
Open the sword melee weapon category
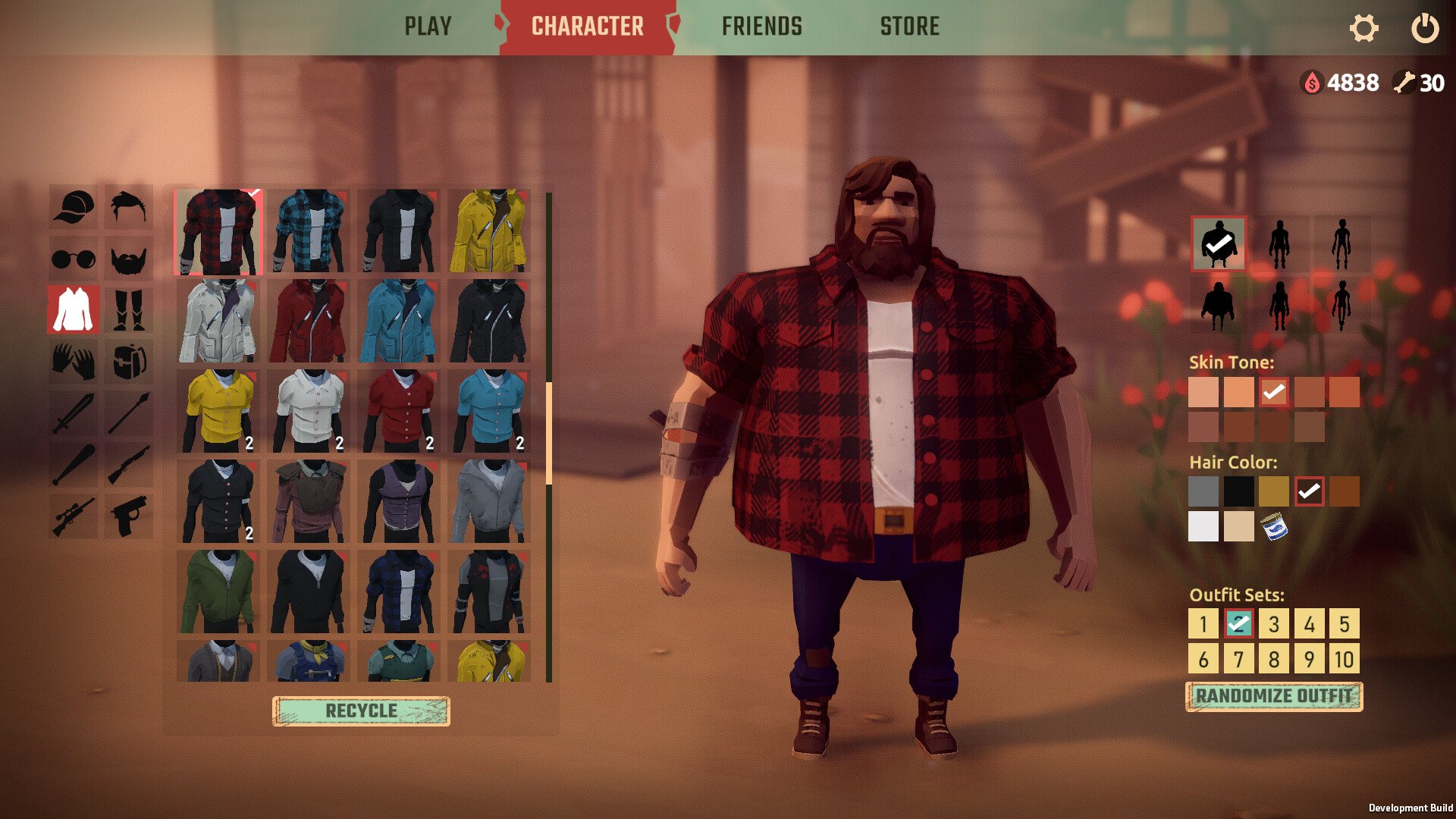pos(73,413)
